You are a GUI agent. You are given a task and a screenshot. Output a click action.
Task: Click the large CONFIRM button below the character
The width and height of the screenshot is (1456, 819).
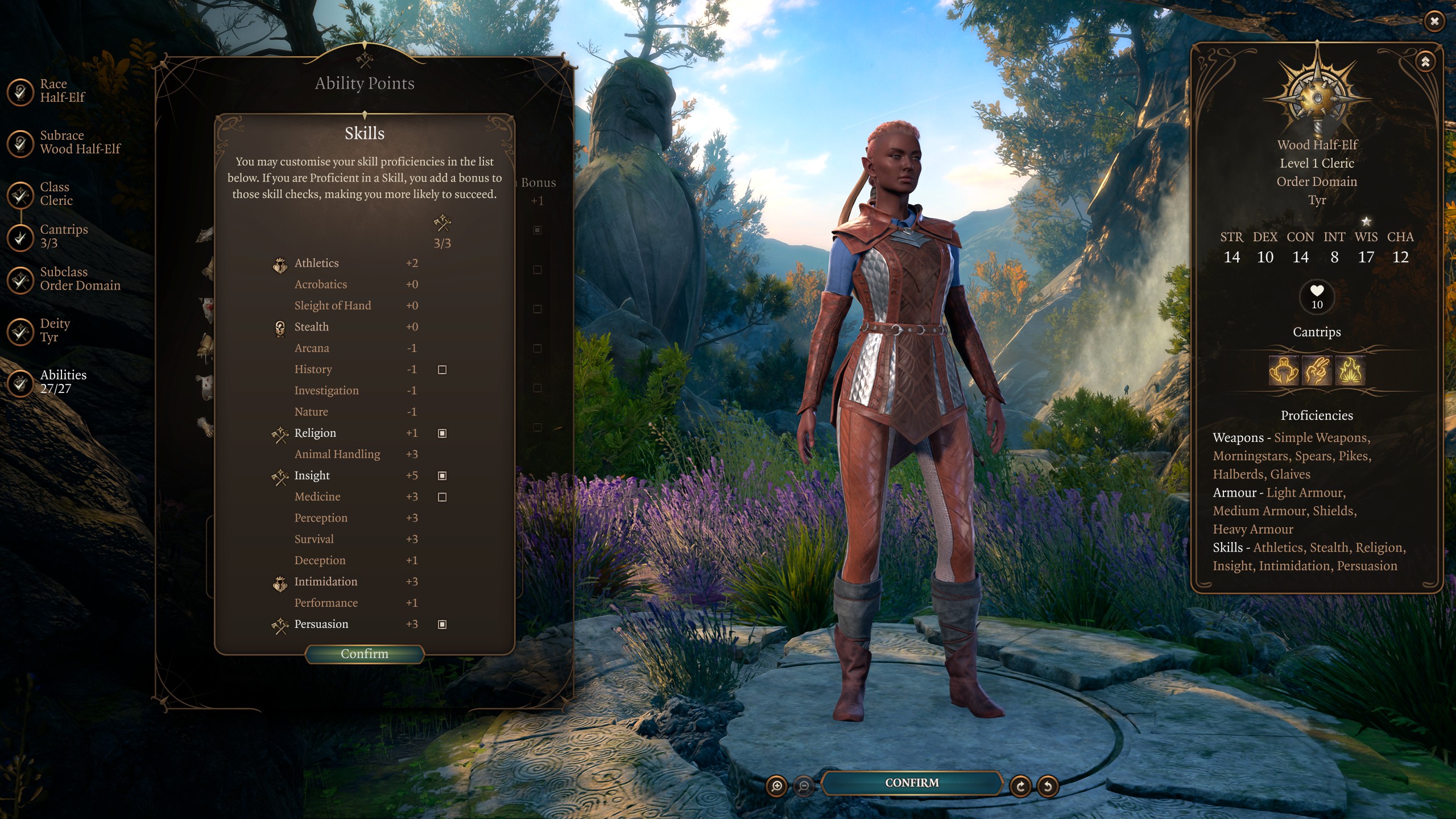(912, 783)
